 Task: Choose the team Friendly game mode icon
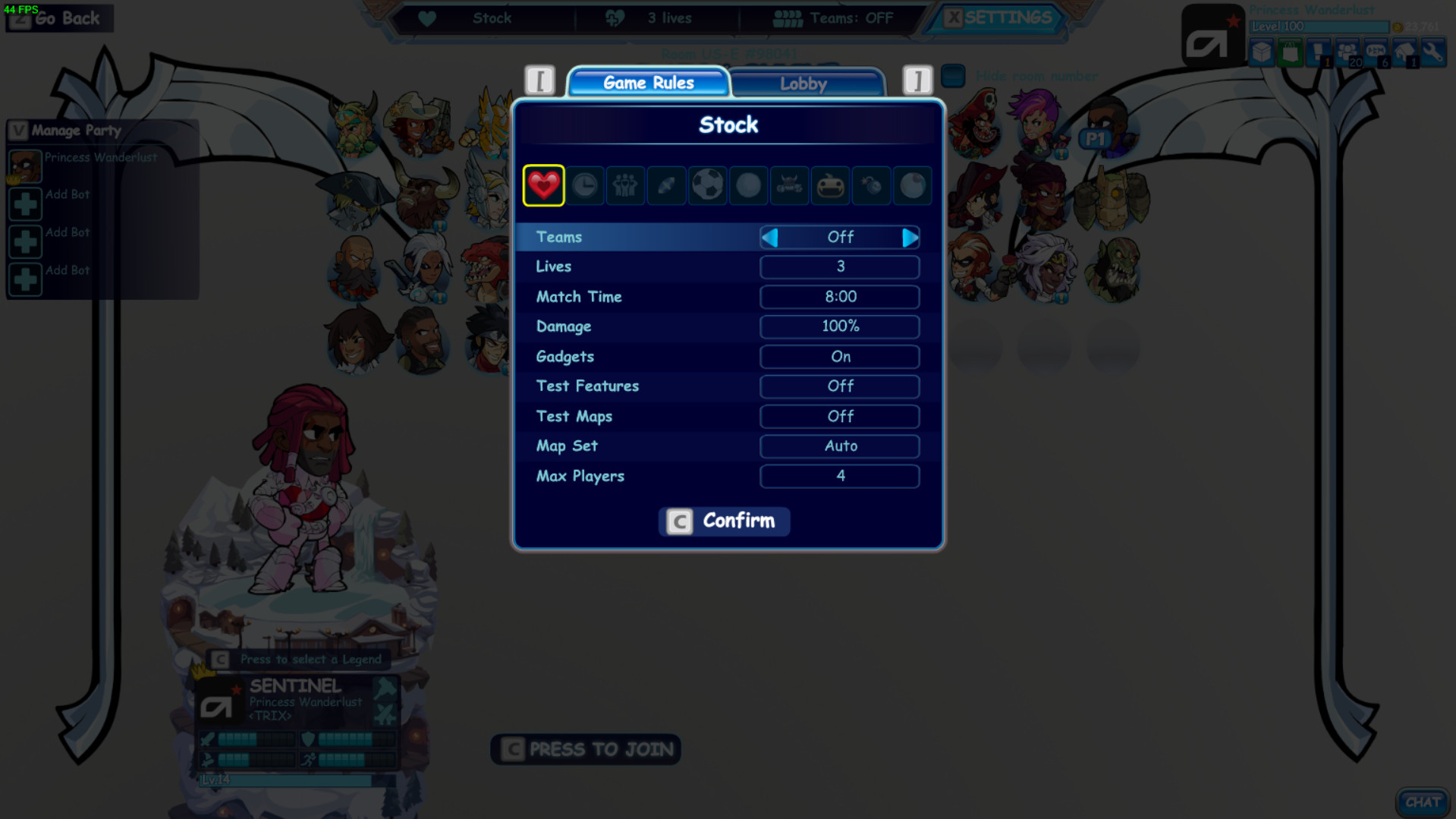pyautogui.click(x=625, y=185)
